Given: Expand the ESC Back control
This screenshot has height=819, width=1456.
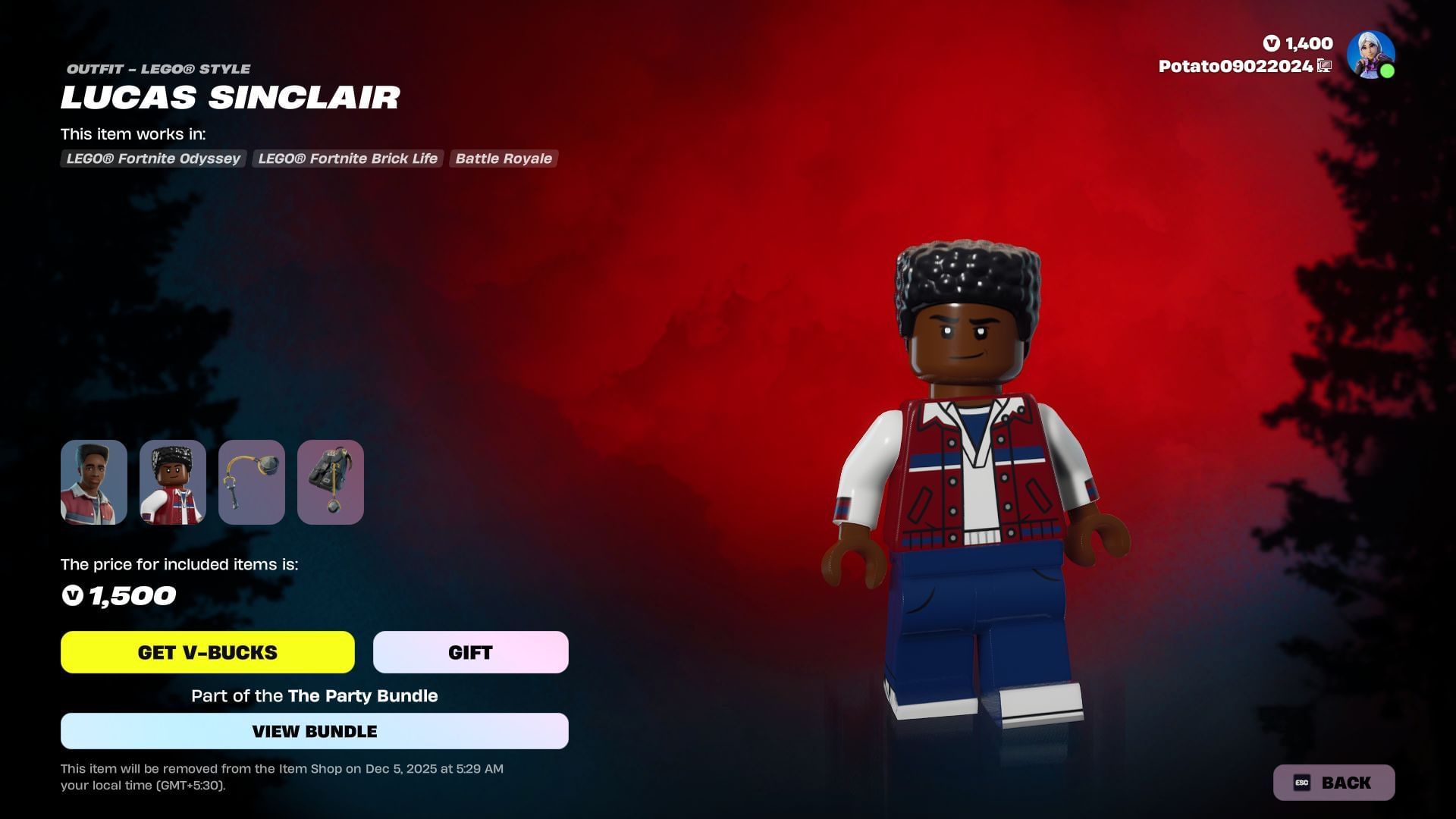Looking at the screenshot, I should tap(1333, 782).
